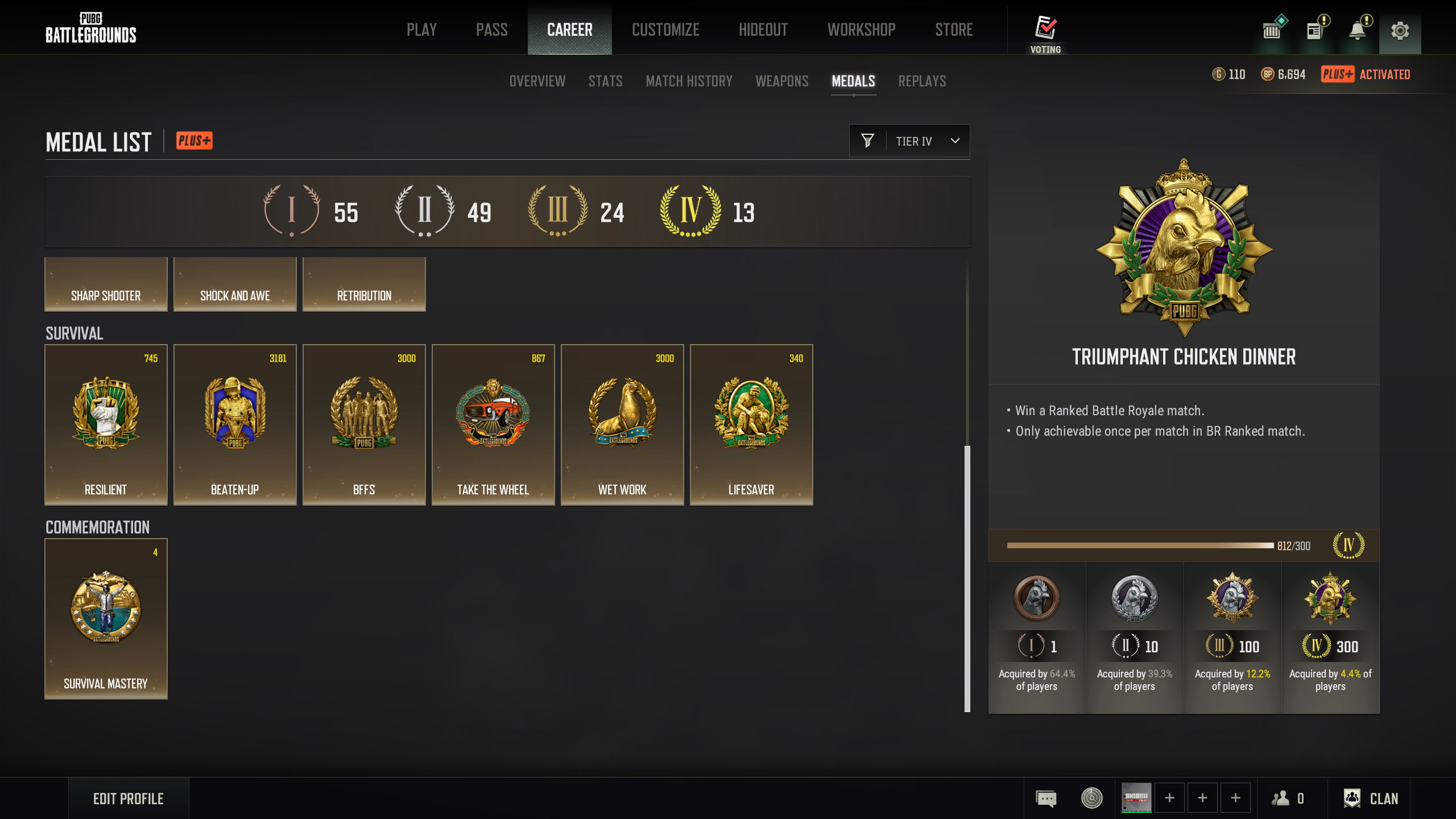Select the Wet Work medal card

tap(622, 424)
